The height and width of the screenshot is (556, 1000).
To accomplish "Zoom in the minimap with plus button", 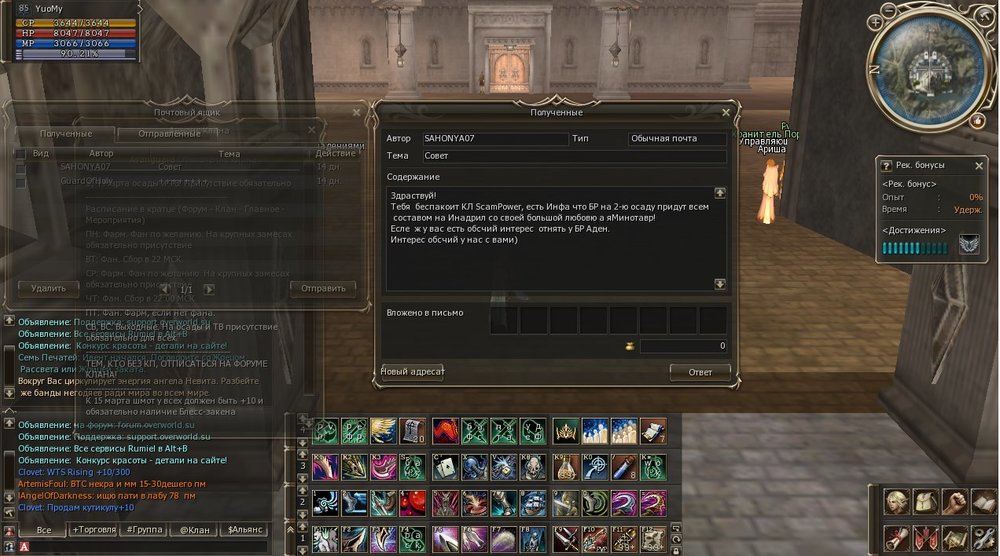I will pyautogui.click(x=876, y=20).
